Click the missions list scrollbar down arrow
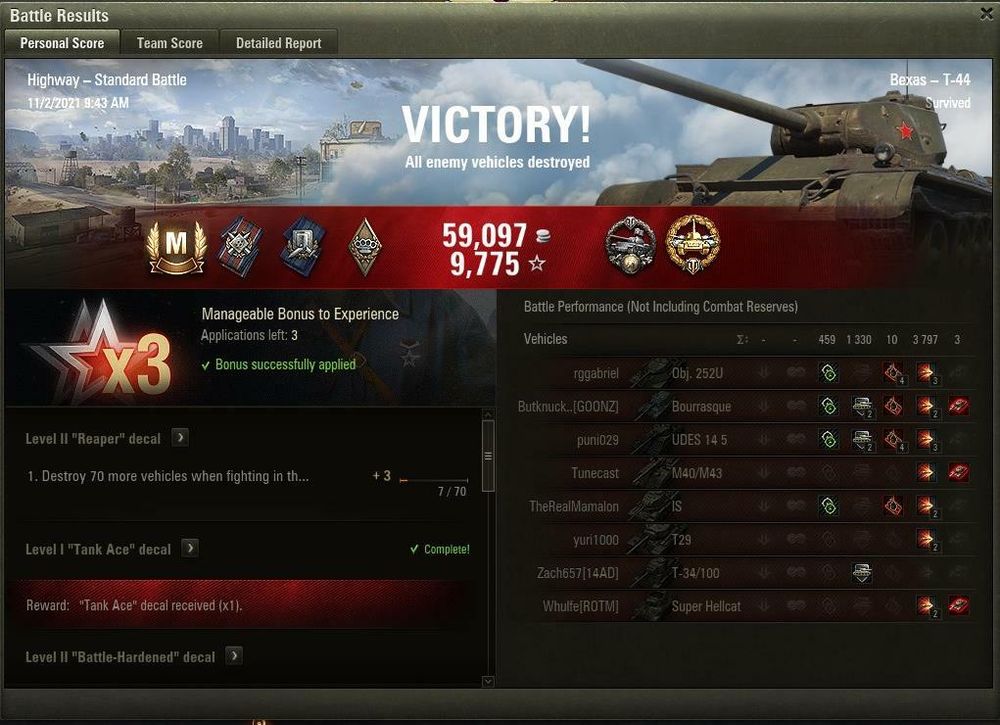The width and height of the screenshot is (1000, 725). 488,681
